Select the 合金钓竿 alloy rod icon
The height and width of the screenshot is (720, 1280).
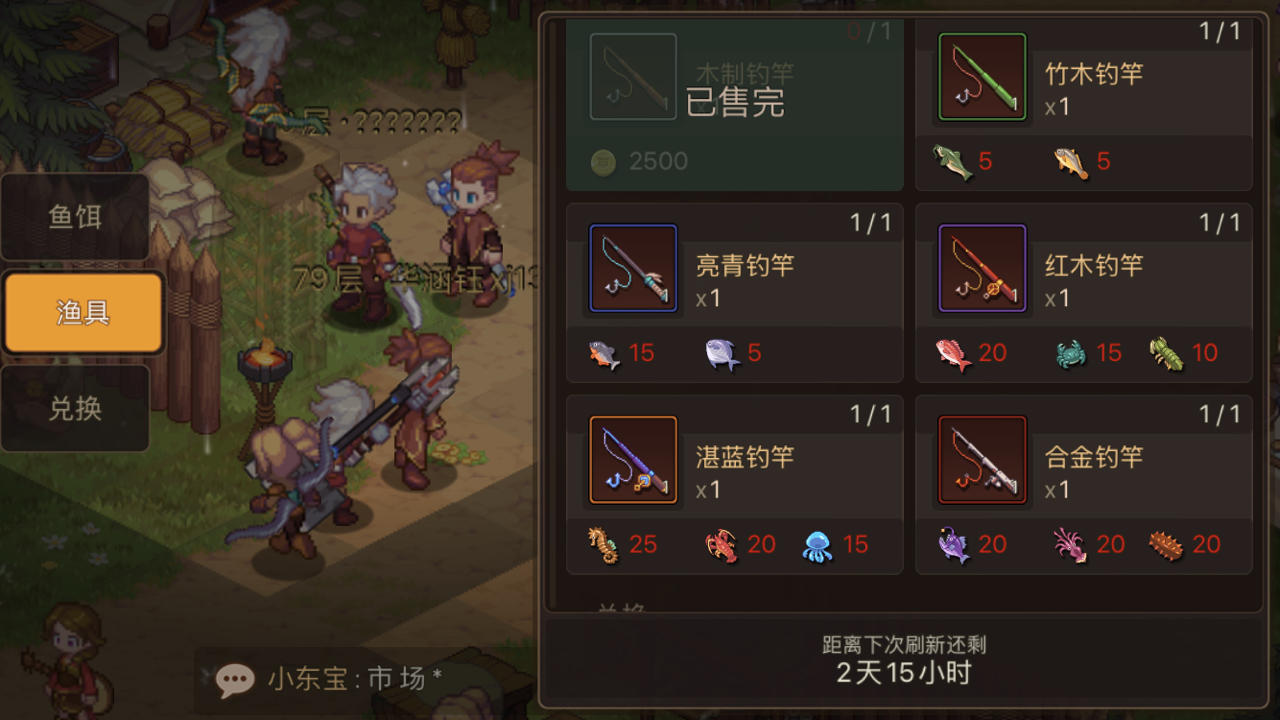(981, 458)
